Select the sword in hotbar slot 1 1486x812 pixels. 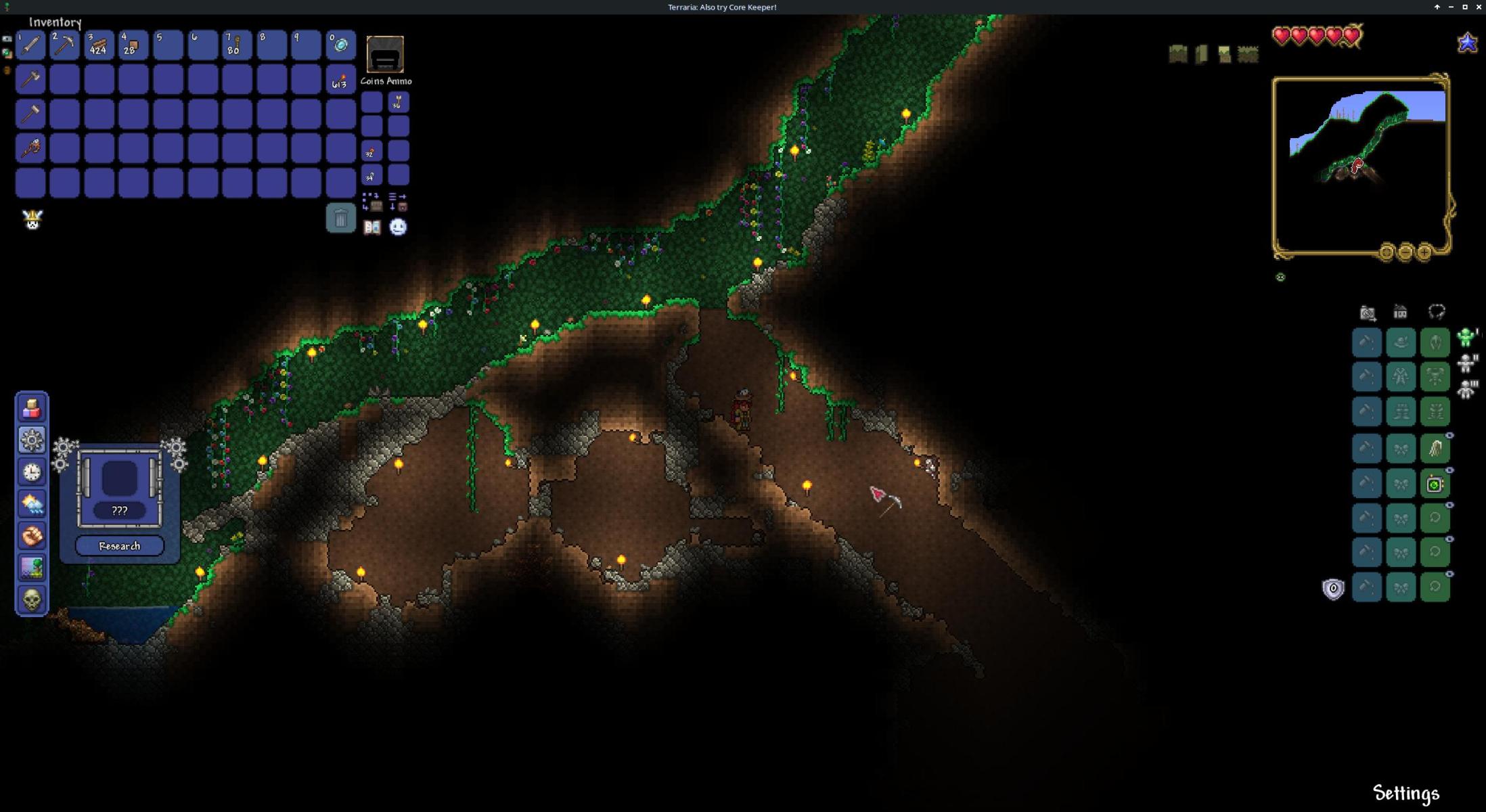pos(30,45)
